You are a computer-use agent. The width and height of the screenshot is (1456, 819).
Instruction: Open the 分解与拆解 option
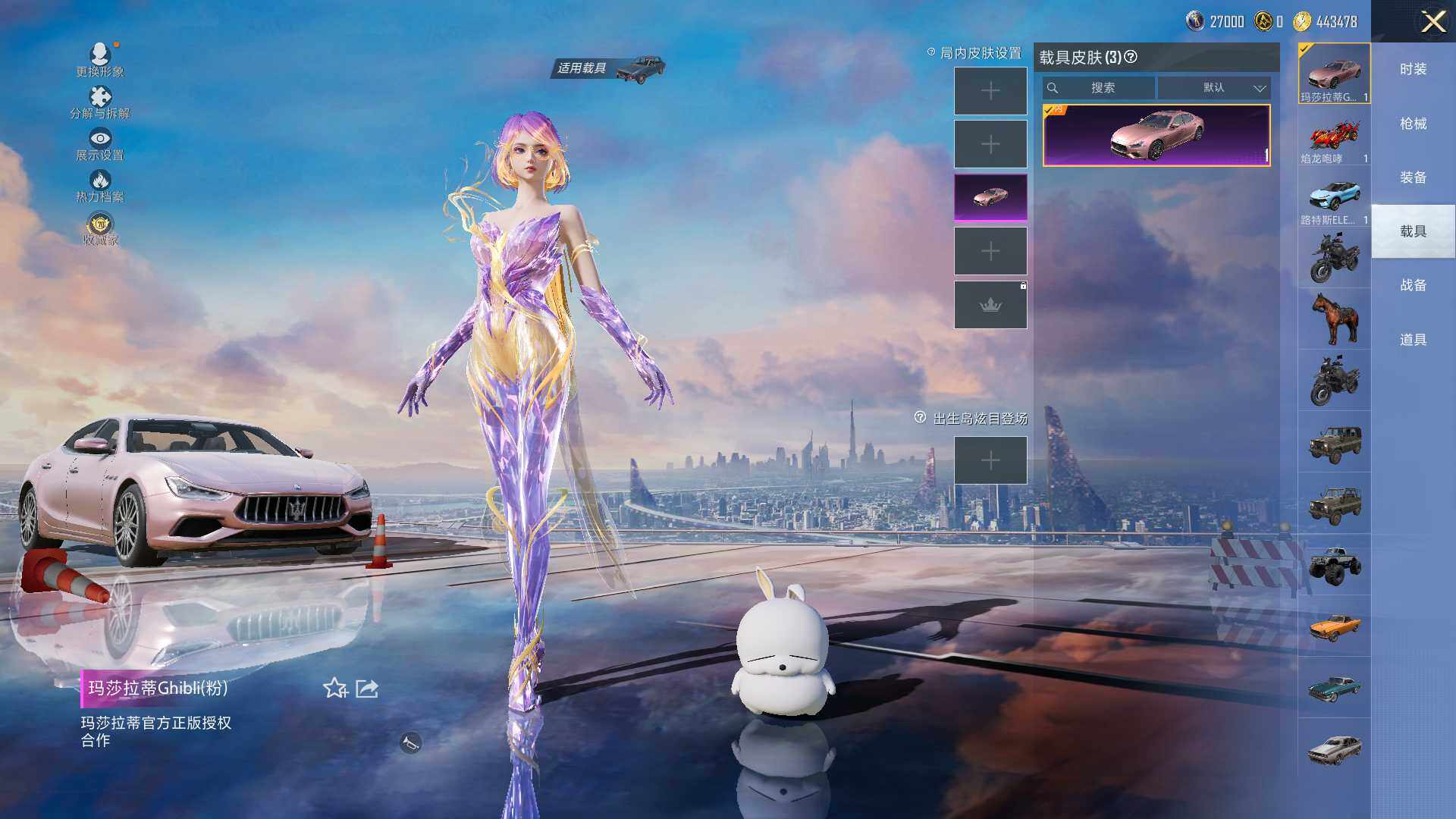click(x=100, y=102)
